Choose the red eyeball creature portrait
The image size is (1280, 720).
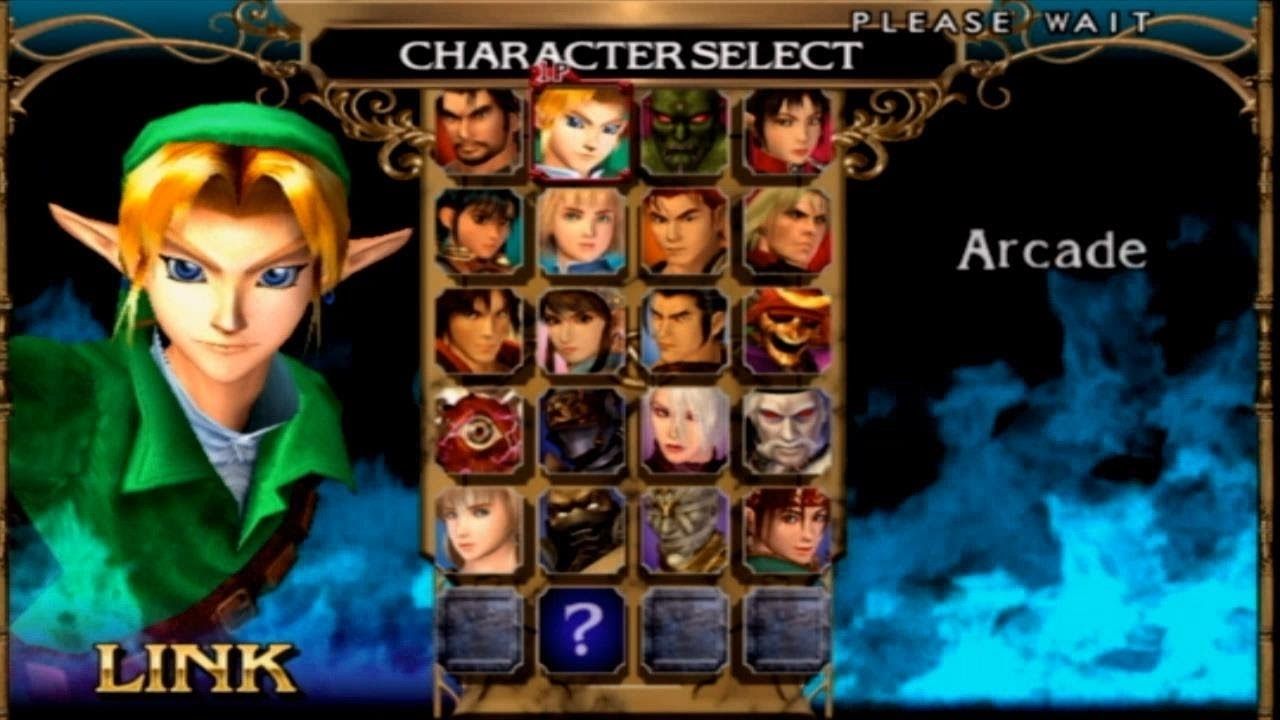pos(479,431)
